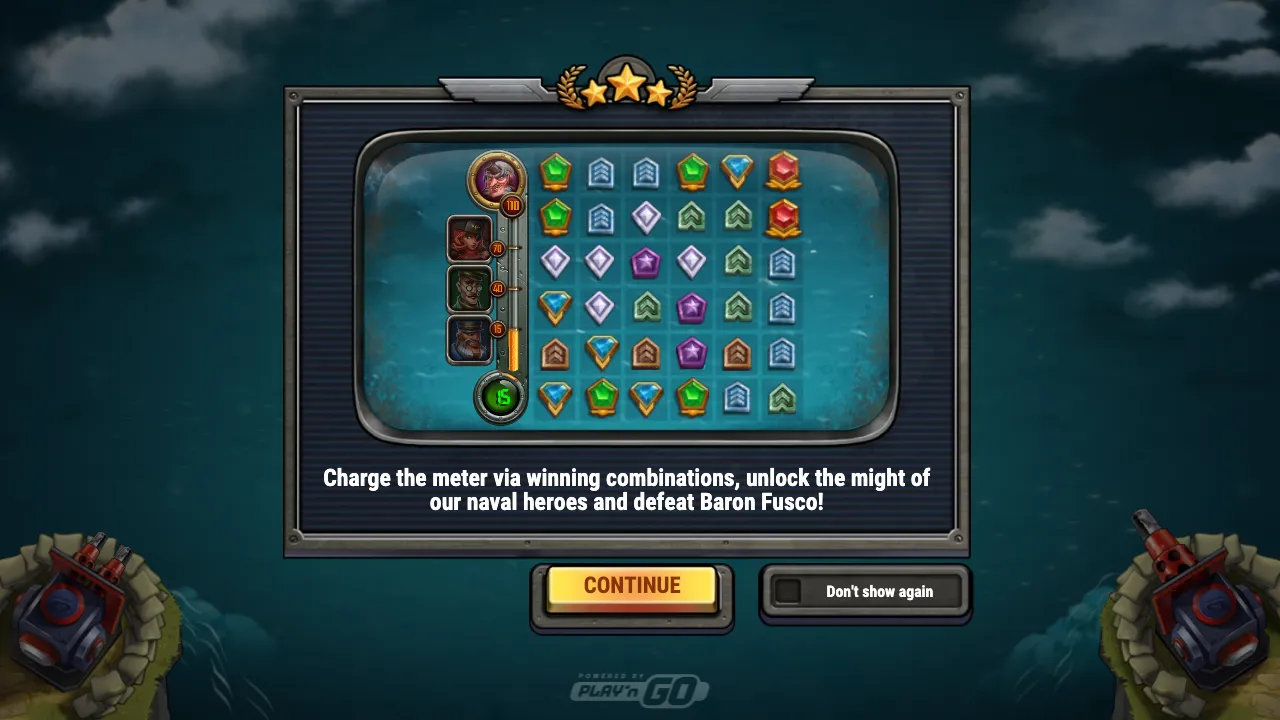Click the bearded captain portrait at the 15 mark
The width and height of the screenshot is (1280, 720).
[471, 341]
